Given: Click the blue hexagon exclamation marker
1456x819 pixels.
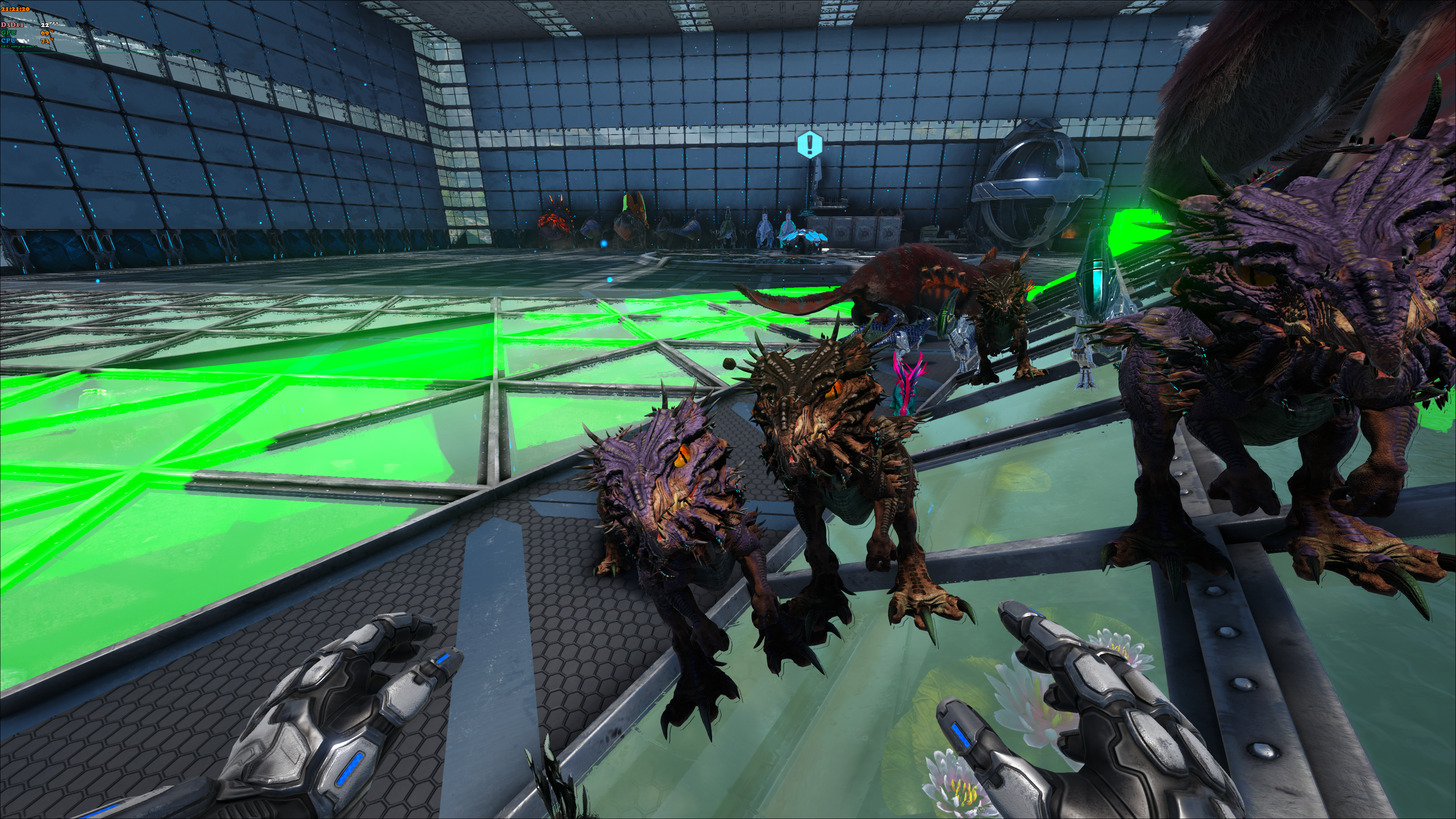Looking at the screenshot, I should pyautogui.click(x=810, y=145).
